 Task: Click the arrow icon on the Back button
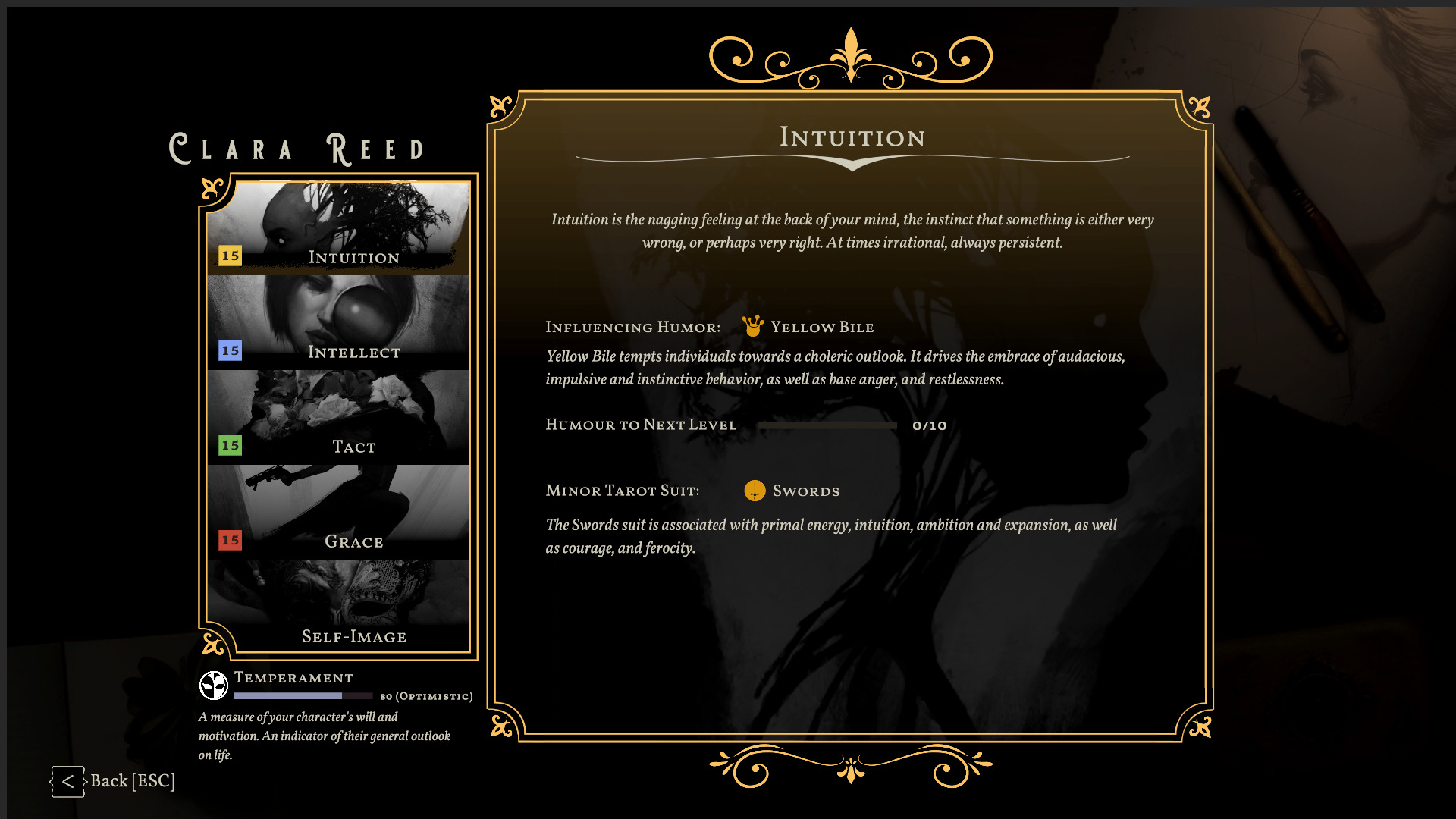point(67,782)
